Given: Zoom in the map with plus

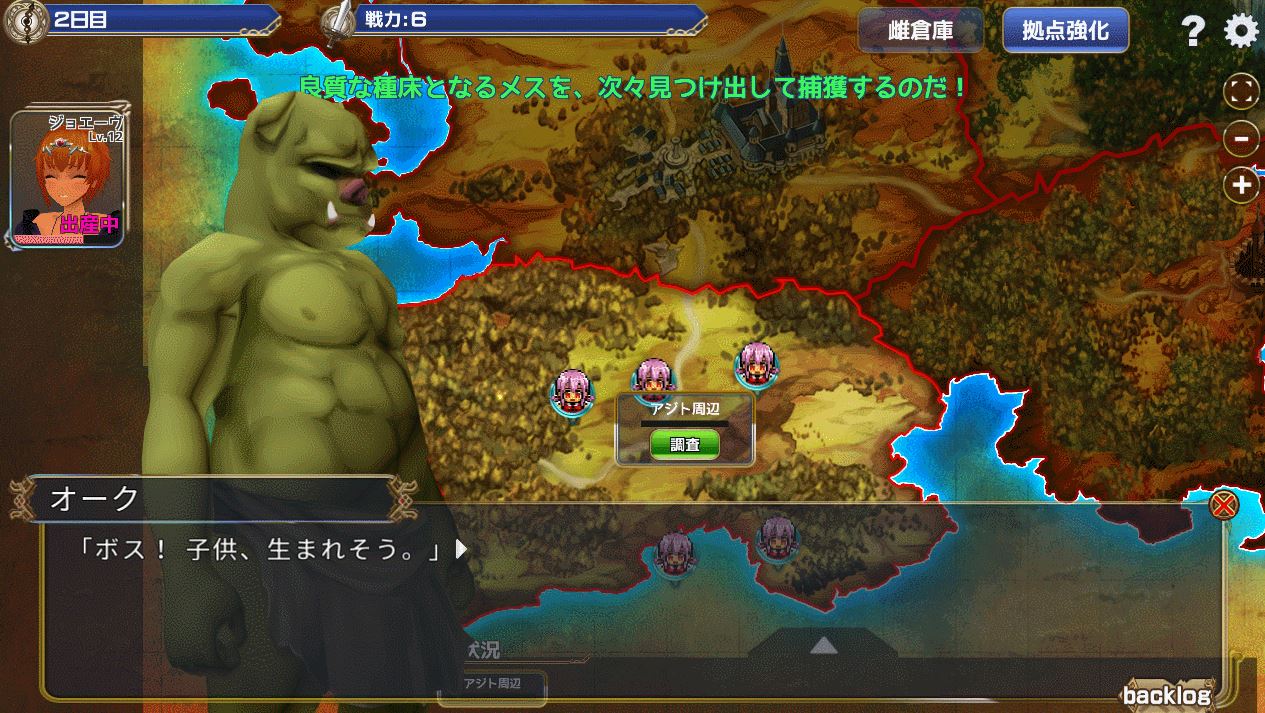Looking at the screenshot, I should click(1241, 185).
